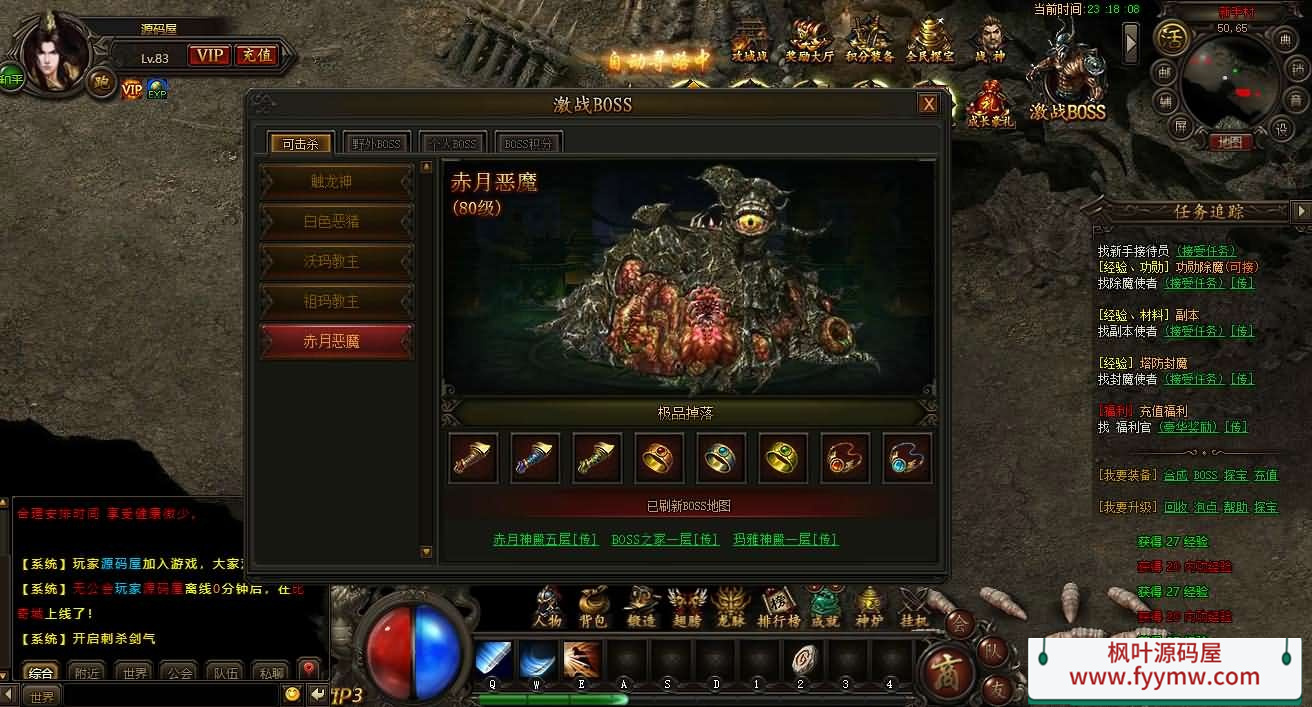Viewport: 1312px width, 707px height.
Task: Select 触龙神 in the boss list
Action: 336,182
